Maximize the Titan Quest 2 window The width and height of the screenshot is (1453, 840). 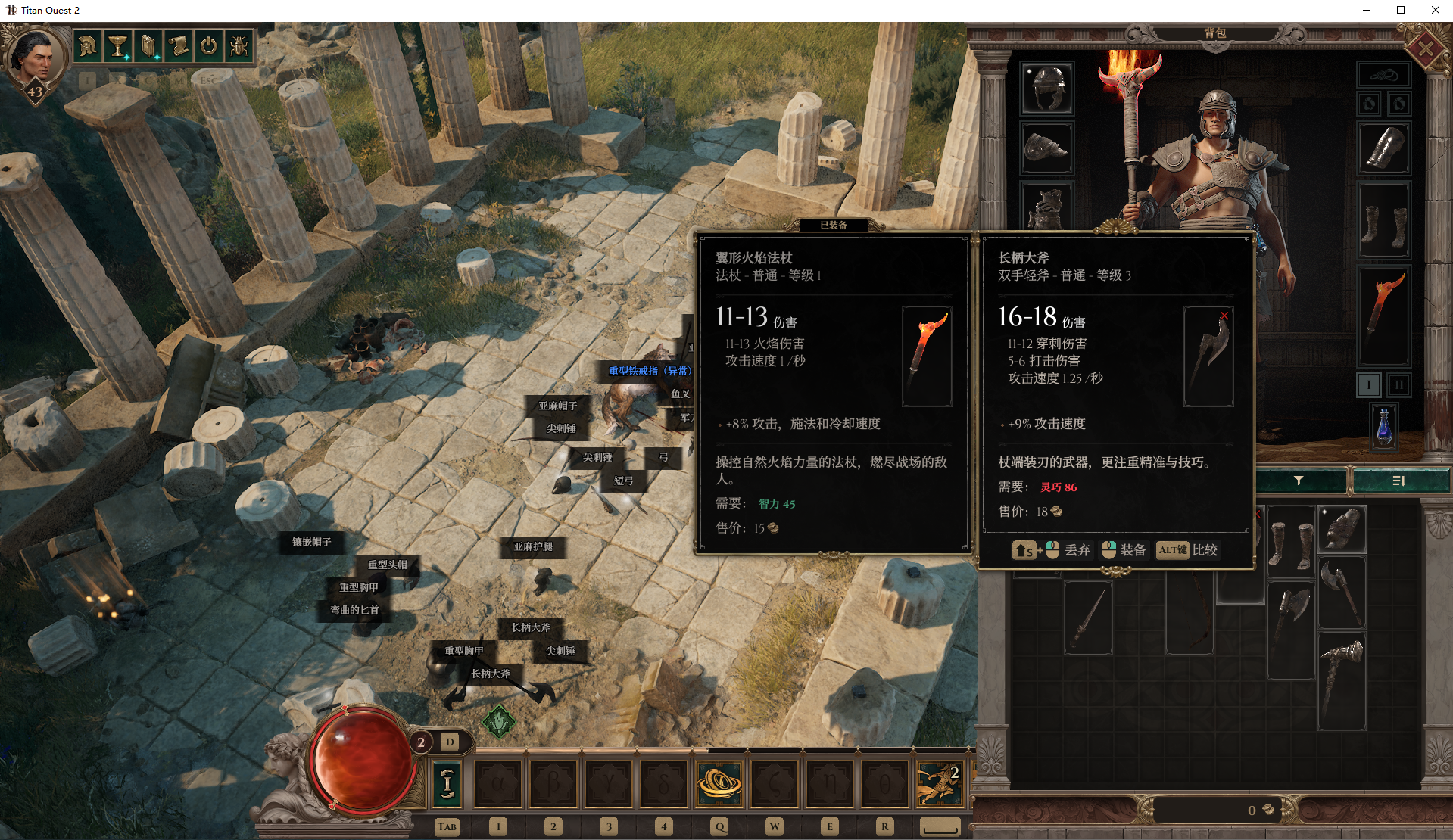pos(1401,10)
